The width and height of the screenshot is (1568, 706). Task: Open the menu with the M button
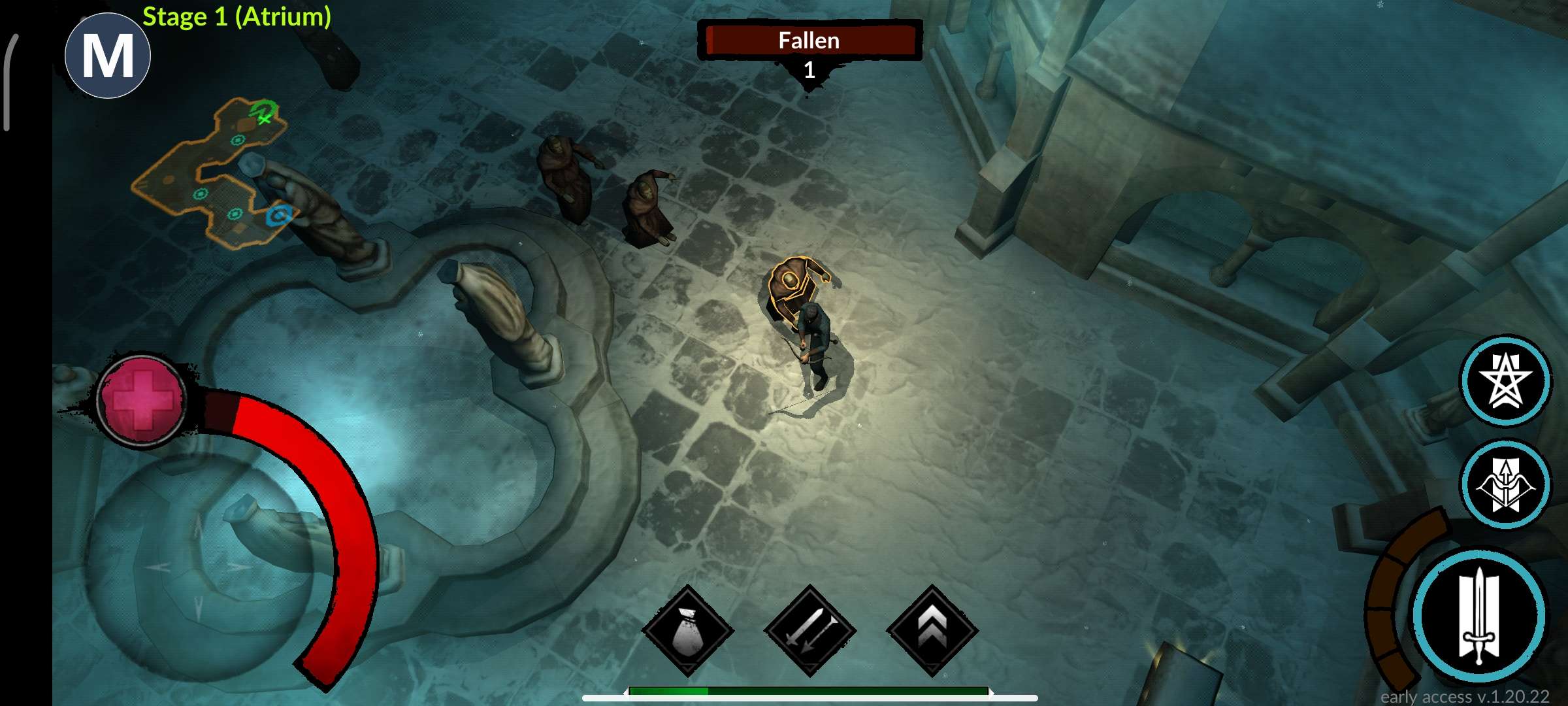point(108,56)
